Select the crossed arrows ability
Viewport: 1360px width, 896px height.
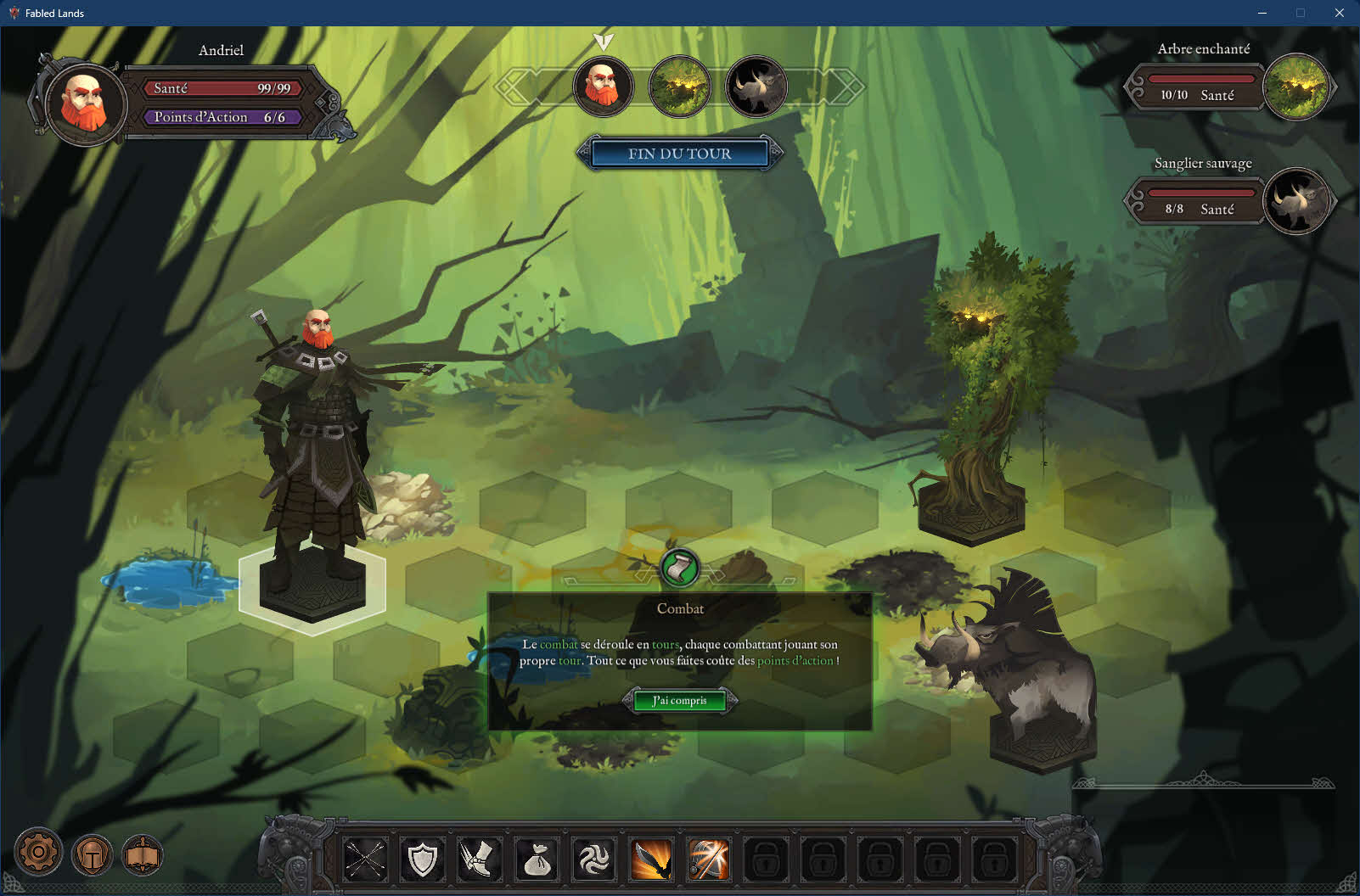(x=365, y=860)
